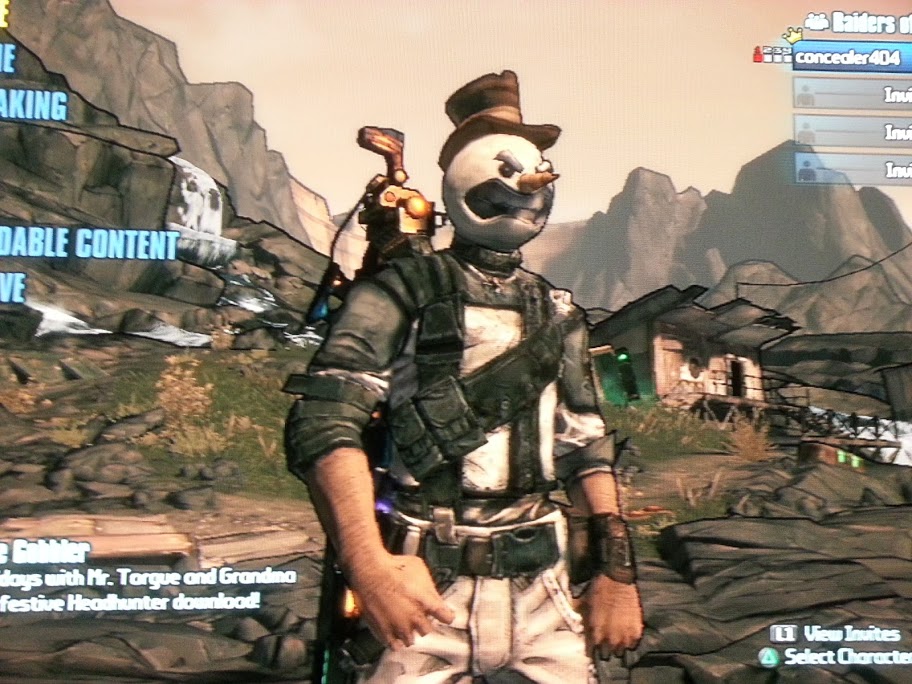912x684 pixels.
Task: Select the Downloadable Content menu entry
Action: point(88,244)
